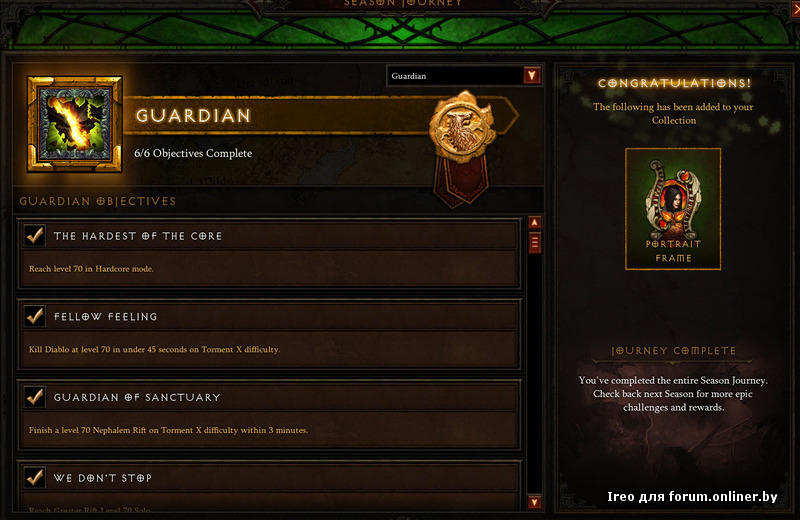Image resolution: width=800 pixels, height=520 pixels.
Task: Click the objectives list scroll-up arrow
Action: coord(534,223)
